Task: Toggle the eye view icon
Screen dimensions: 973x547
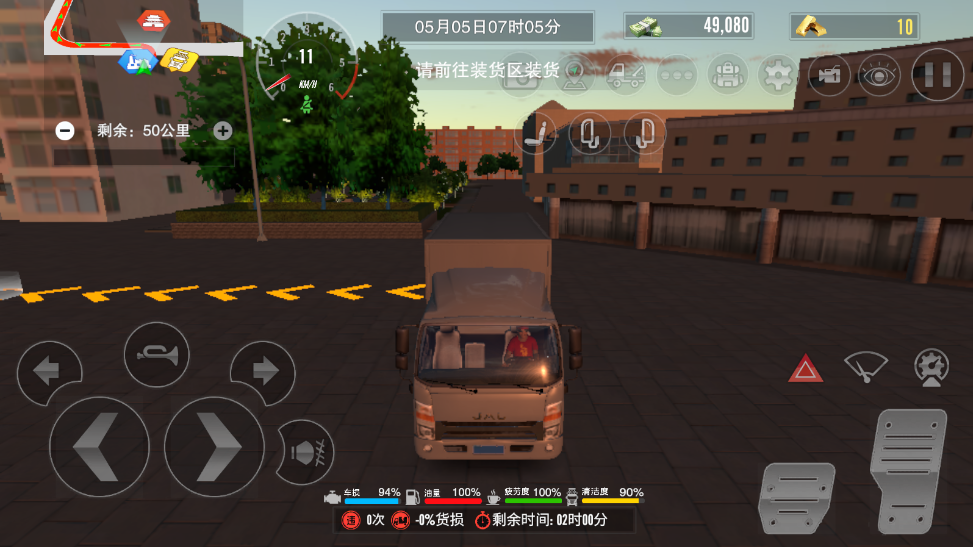Action: [x=879, y=75]
